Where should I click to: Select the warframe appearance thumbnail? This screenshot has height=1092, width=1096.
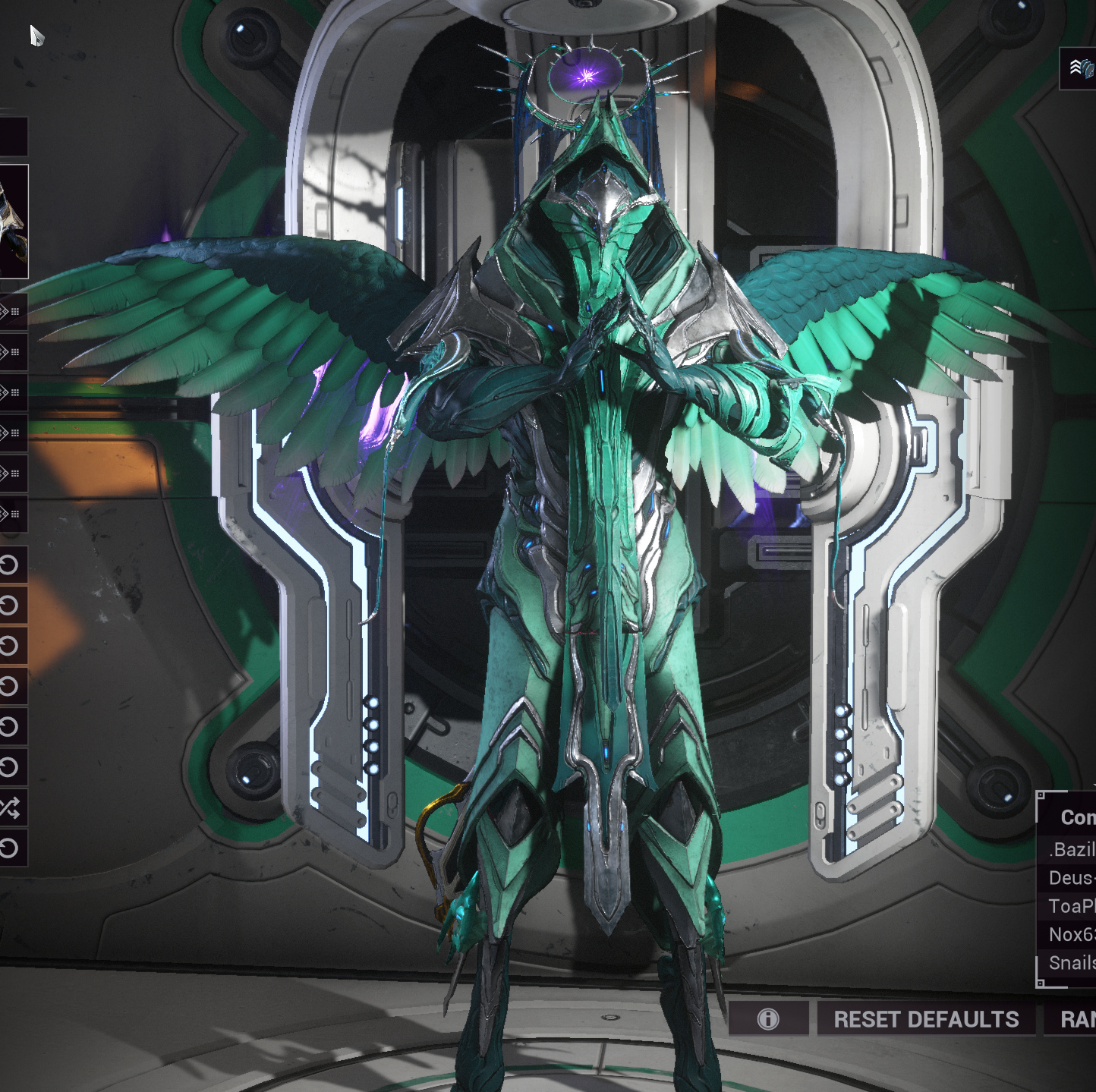click(13, 222)
